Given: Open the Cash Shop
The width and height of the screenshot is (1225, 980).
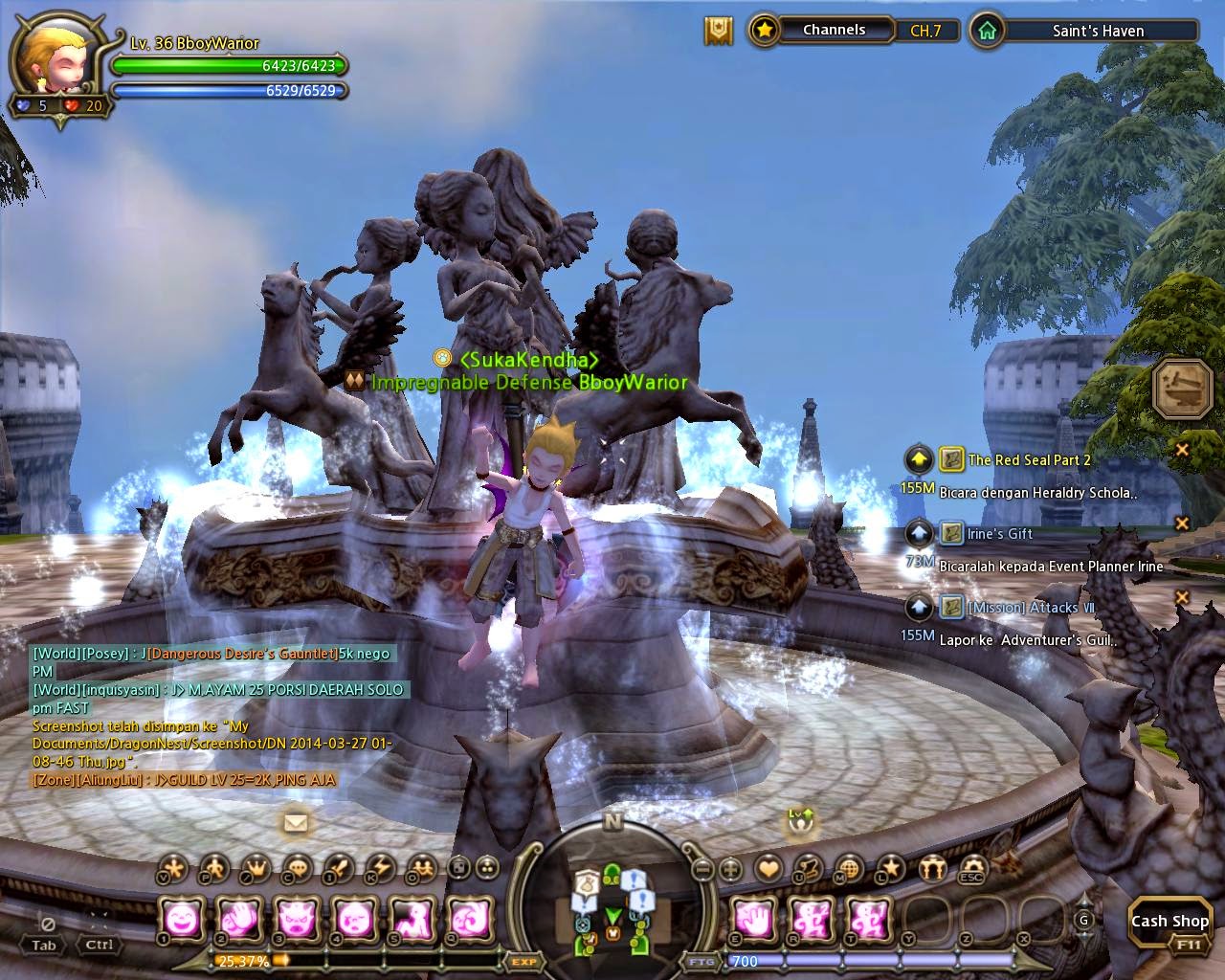Looking at the screenshot, I should click(x=1169, y=922).
